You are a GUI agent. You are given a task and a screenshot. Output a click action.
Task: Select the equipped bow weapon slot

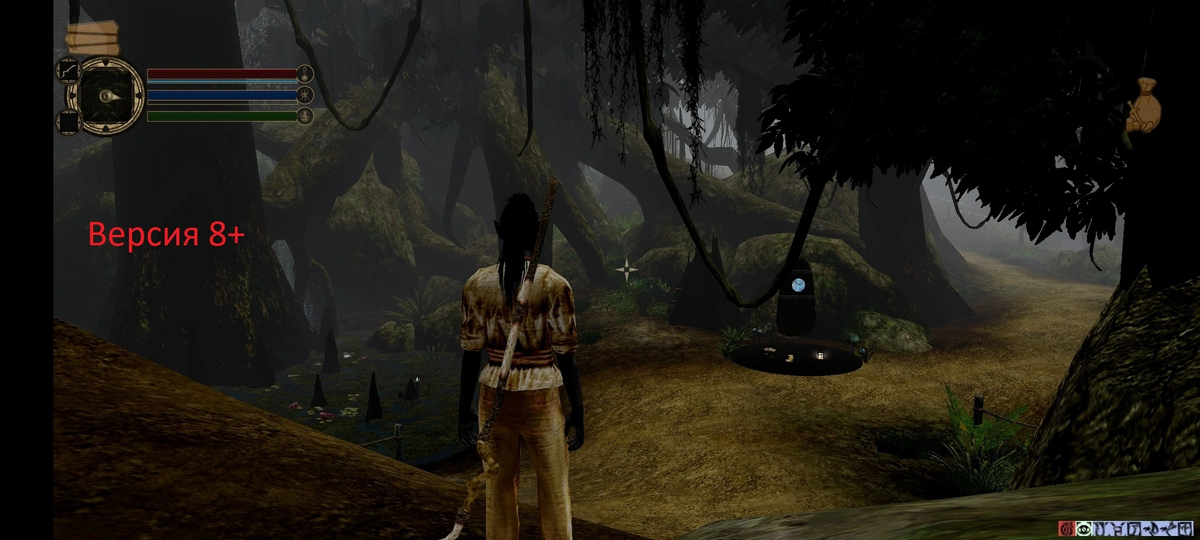(69, 71)
